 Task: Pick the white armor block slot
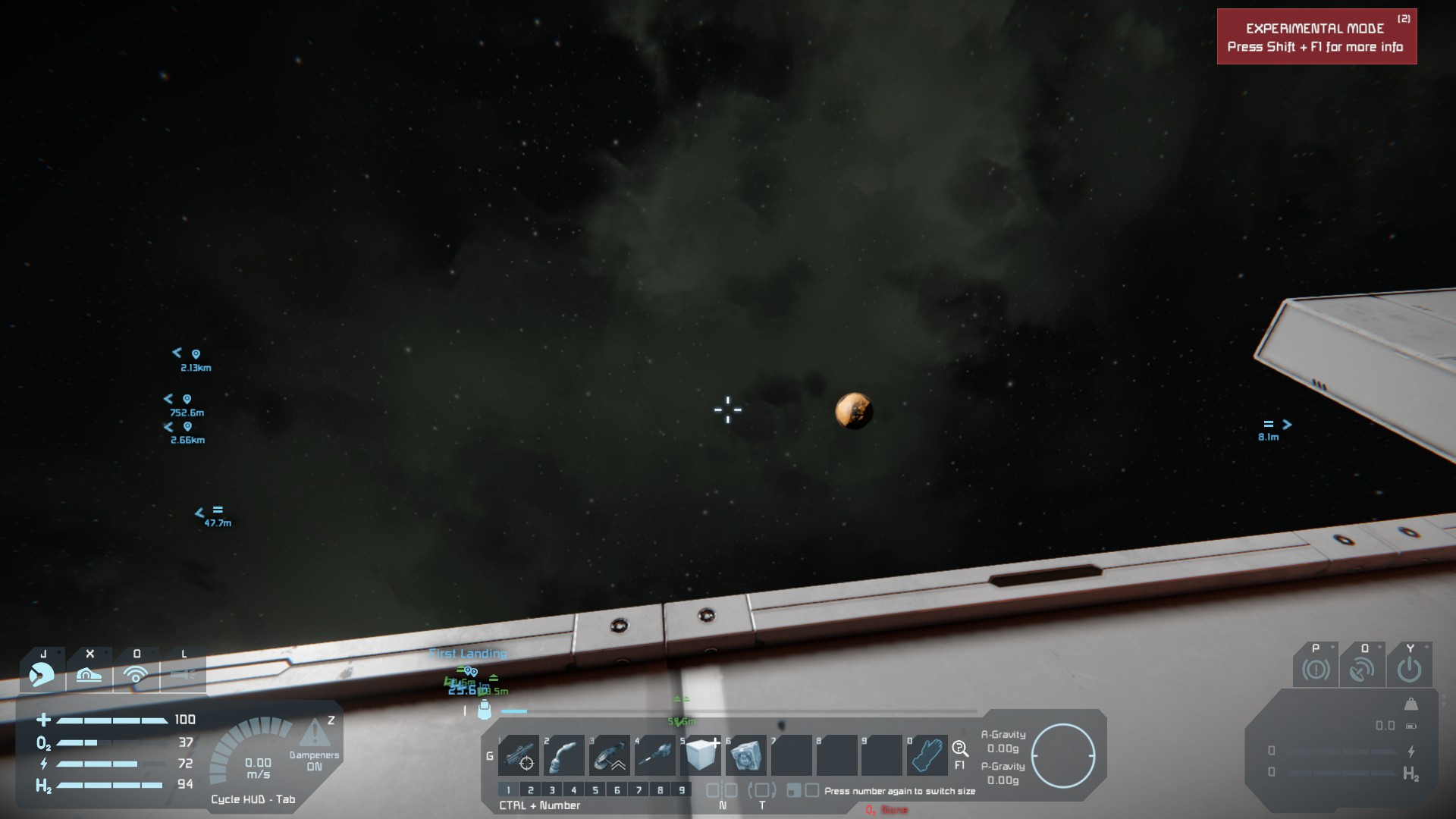point(700,755)
